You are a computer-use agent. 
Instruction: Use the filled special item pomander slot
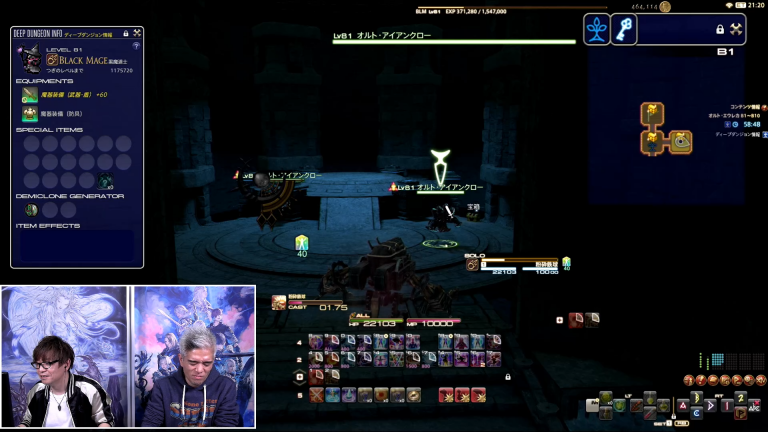(x=104, y=181)
